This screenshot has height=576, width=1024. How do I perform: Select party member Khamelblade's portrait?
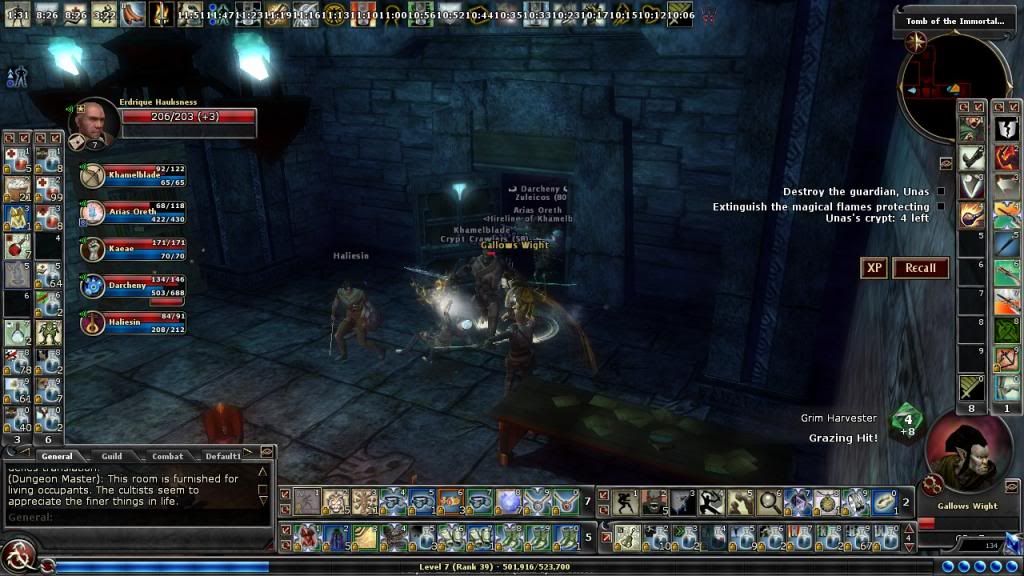click(x=93, y=176)
